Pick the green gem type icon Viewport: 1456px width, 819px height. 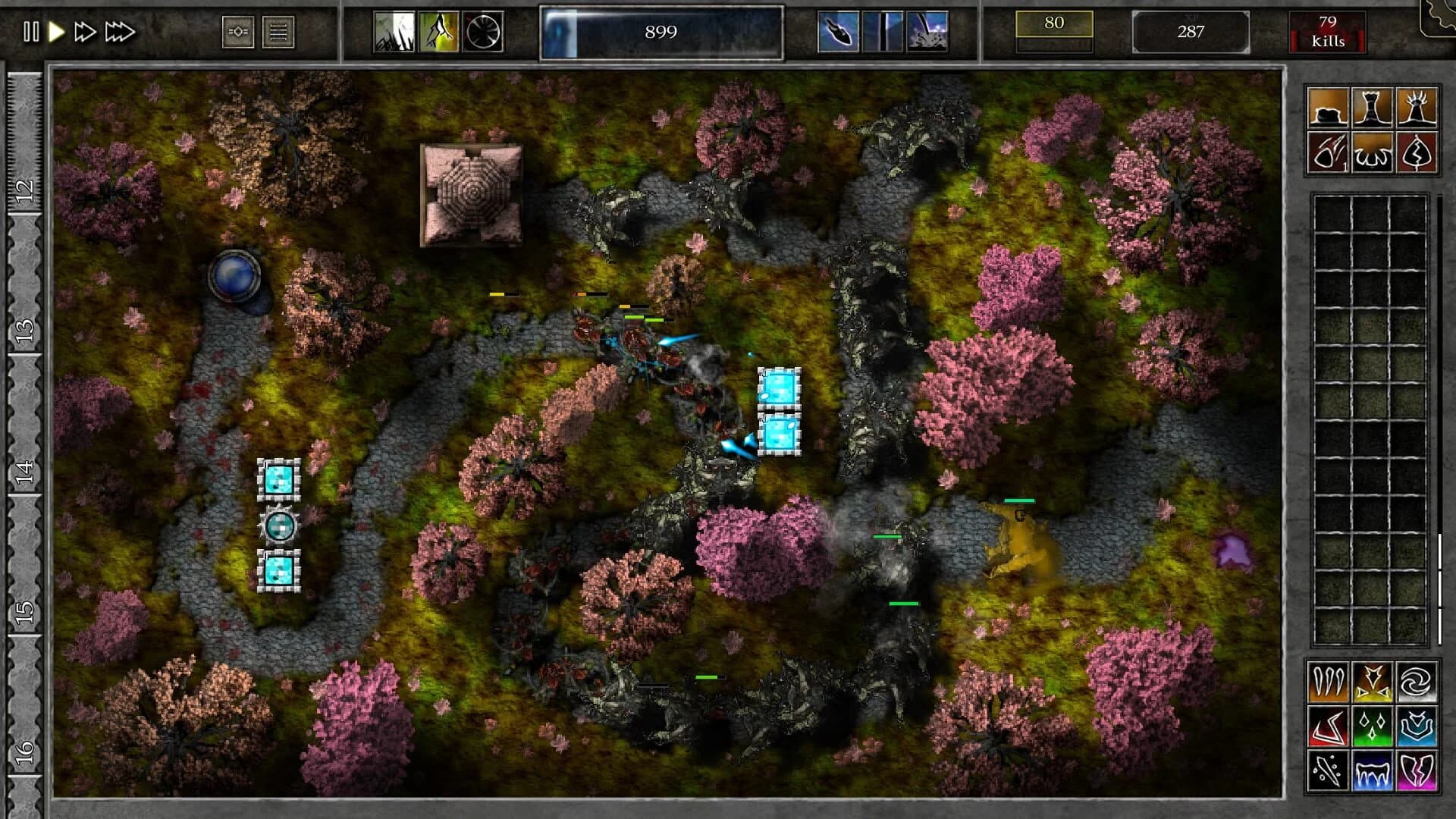[1373, 726]
